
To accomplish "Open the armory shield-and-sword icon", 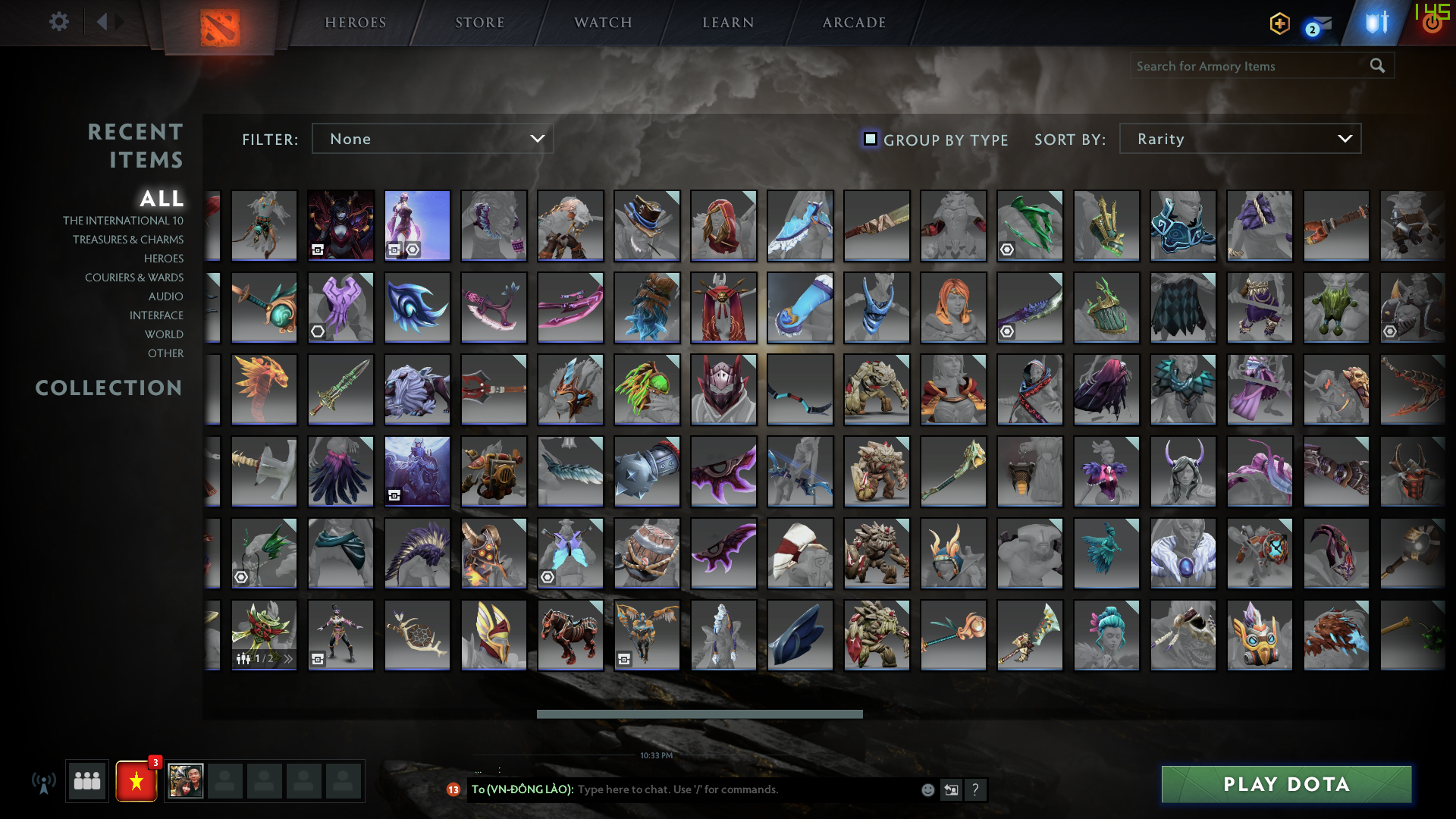I will pos(1376,24).
